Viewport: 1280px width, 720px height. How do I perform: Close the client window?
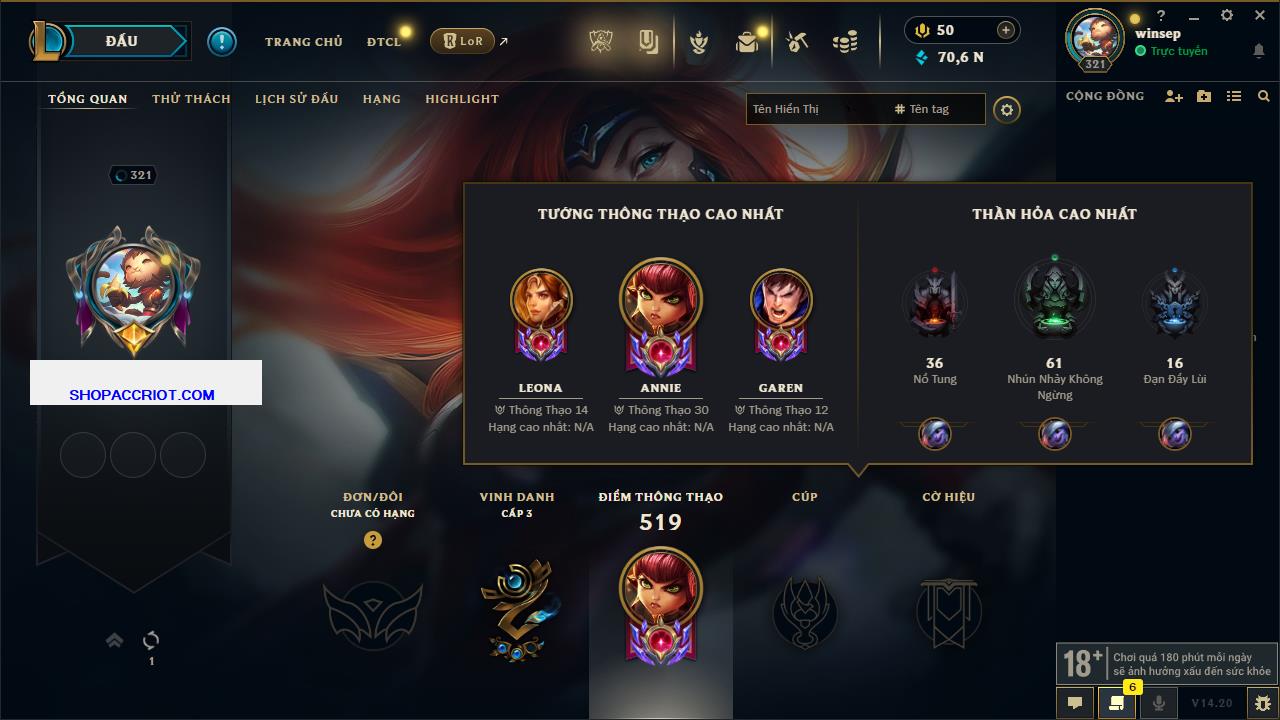coord(1257,15)
